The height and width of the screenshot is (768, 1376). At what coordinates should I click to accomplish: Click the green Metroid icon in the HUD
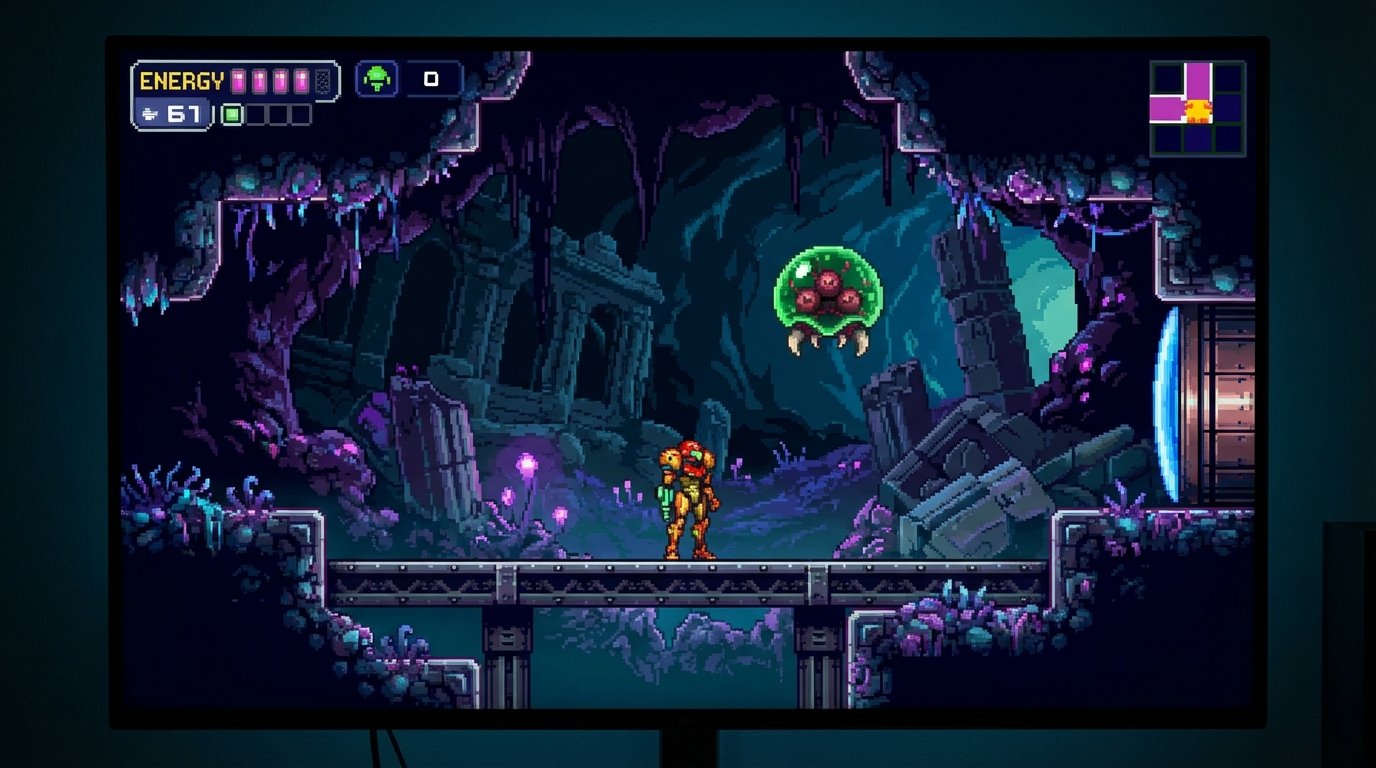[376, 80]
